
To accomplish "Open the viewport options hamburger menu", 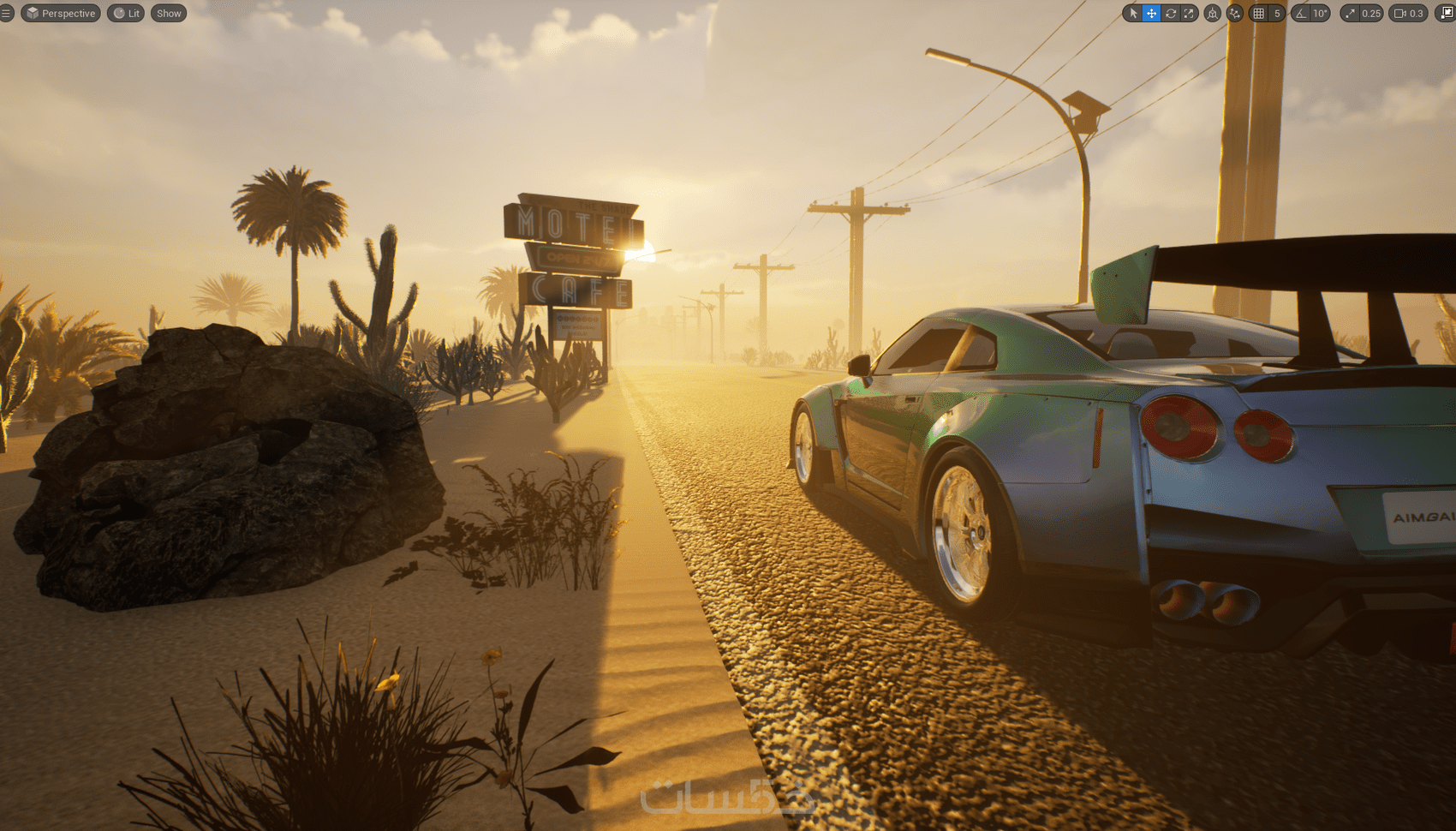I will [x=6, y=14].
